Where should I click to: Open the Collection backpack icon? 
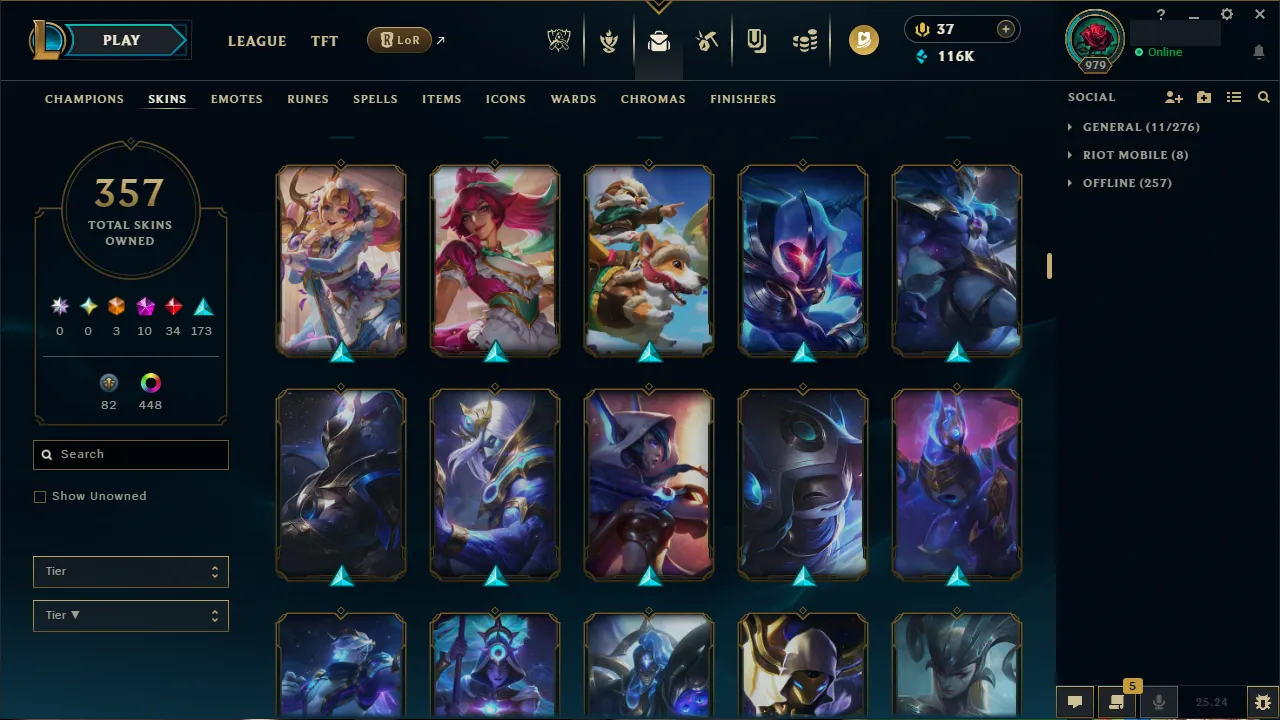pyautogui.click(x=658, y=41)
